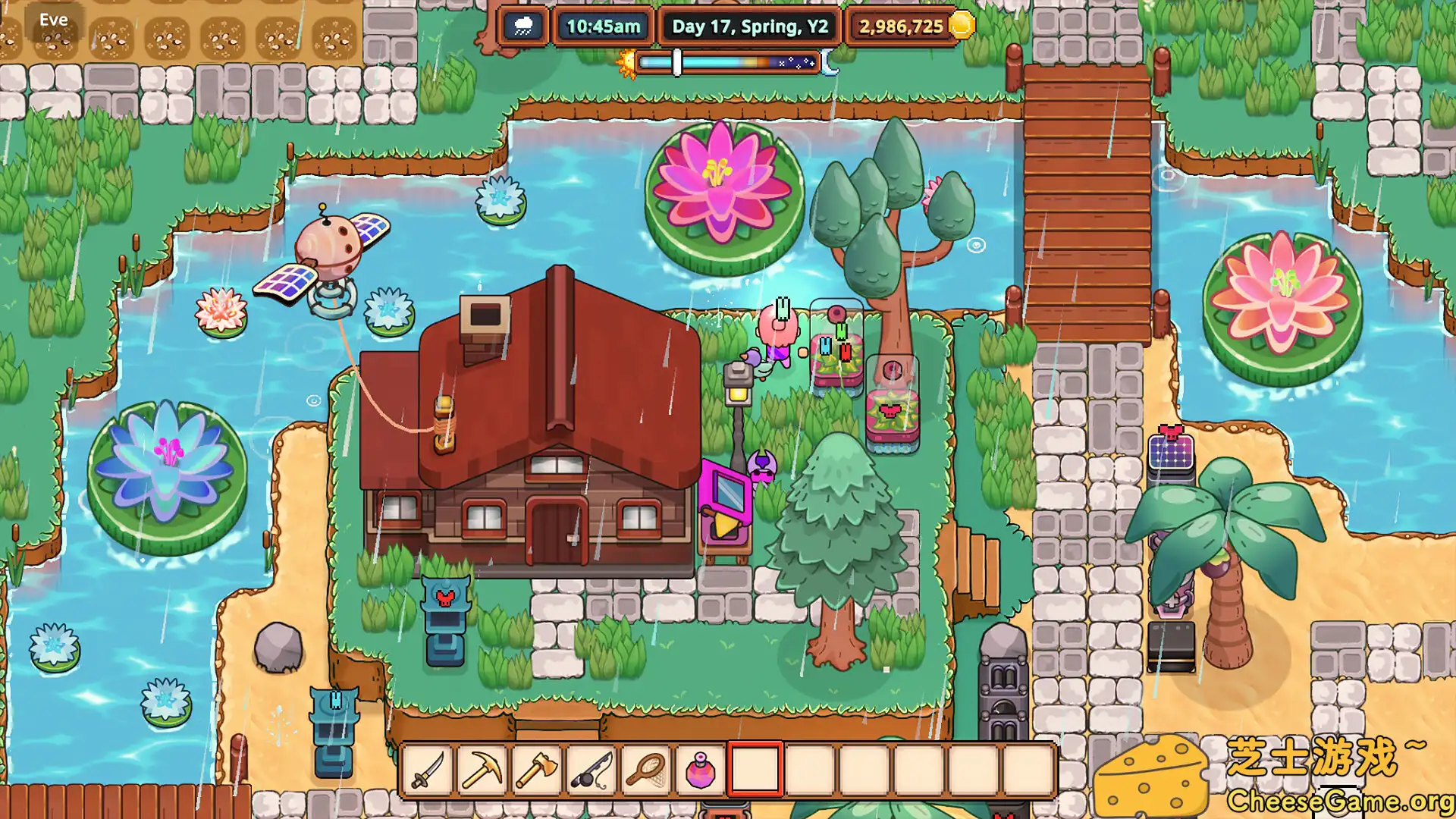Select the sword in the hotbar
The width and height of the screenshot is (1456, 819).
(428, 772)
